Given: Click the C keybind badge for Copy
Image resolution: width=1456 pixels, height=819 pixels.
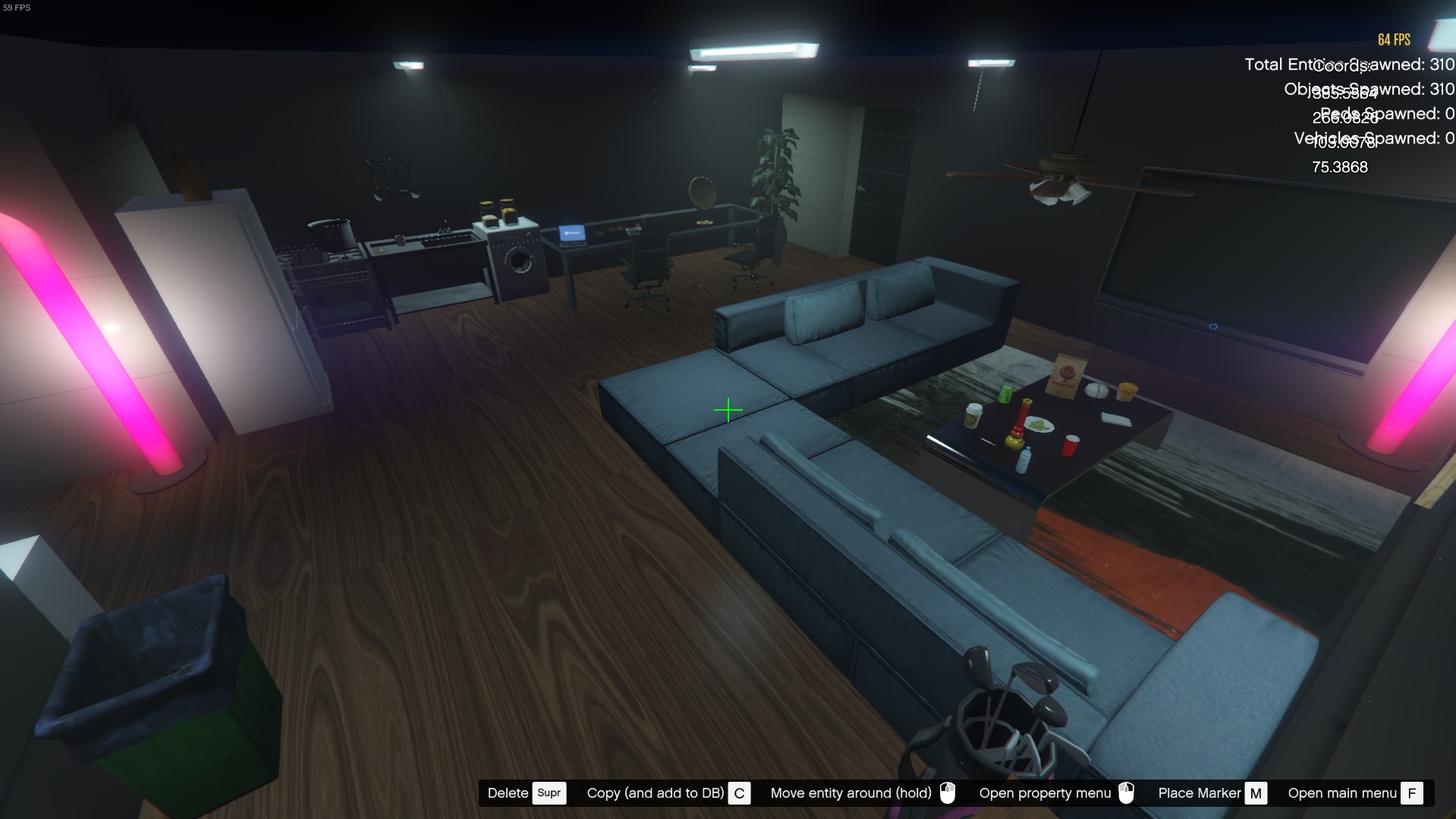Looking at the screenshot, I should [739, 793].
